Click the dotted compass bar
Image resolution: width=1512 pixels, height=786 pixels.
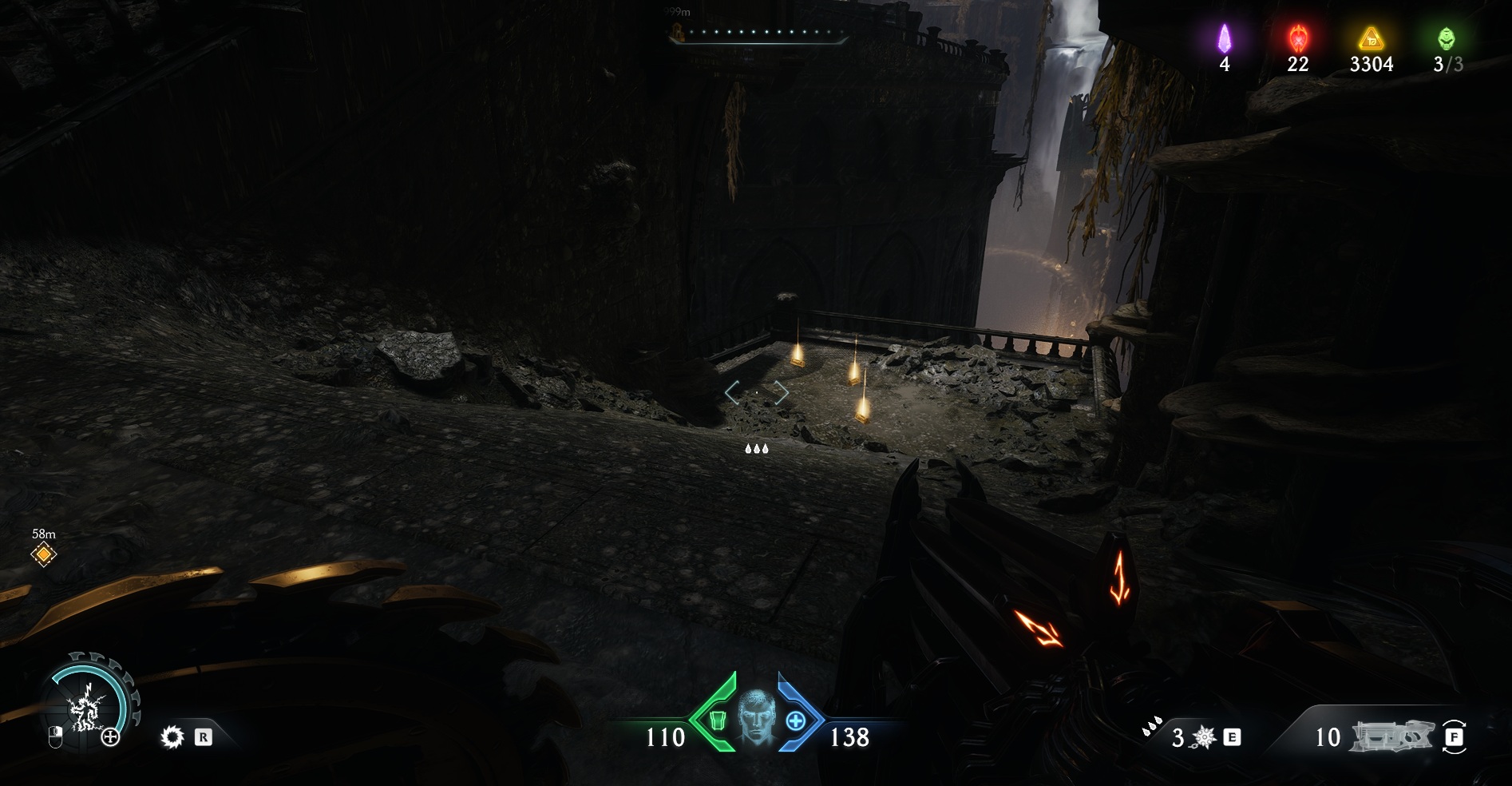click(x=757, y=33)
